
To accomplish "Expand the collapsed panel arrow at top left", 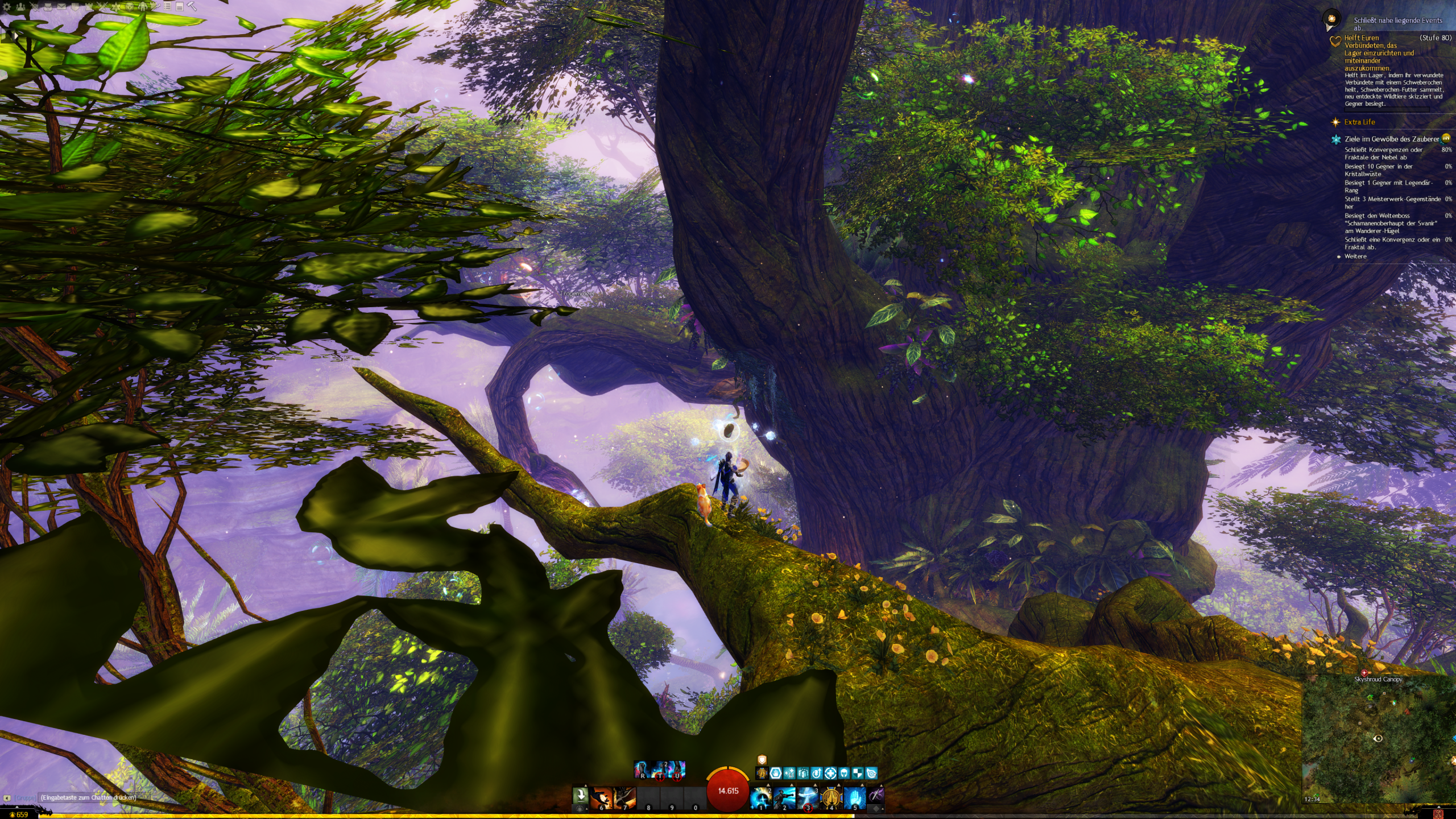I will (x=16, y=35).
